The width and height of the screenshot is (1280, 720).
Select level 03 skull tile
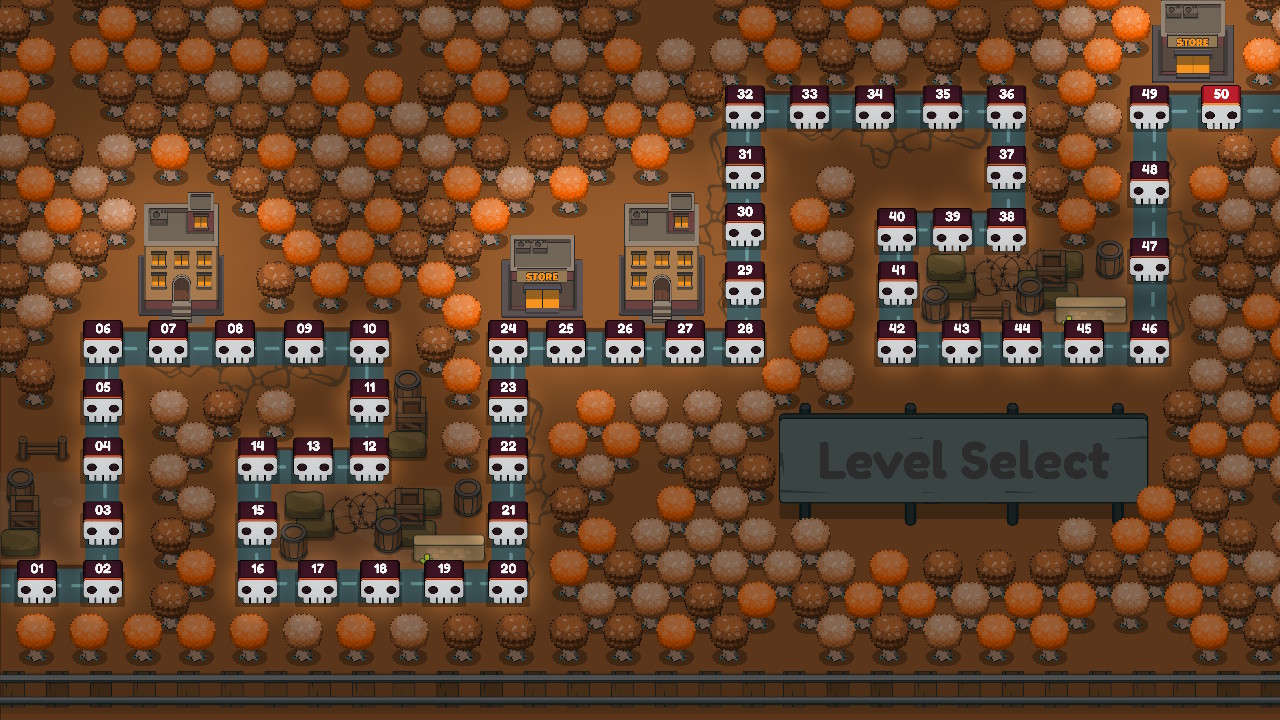tap(103, 523)
